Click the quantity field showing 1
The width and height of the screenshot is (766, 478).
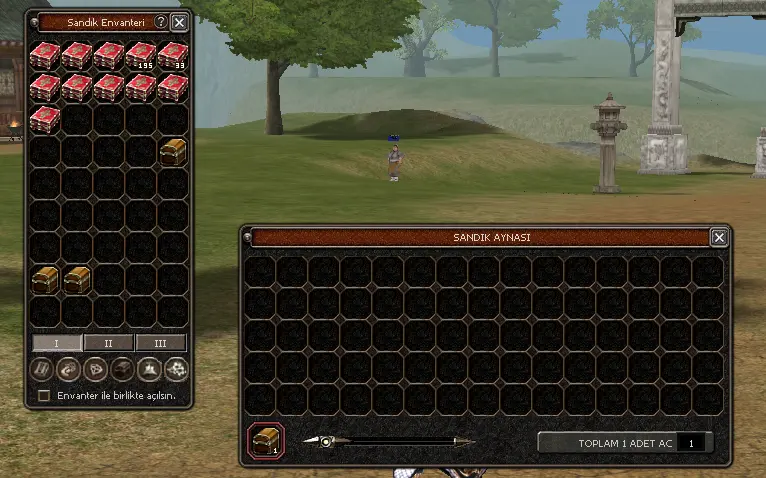[x=692, y=442]
